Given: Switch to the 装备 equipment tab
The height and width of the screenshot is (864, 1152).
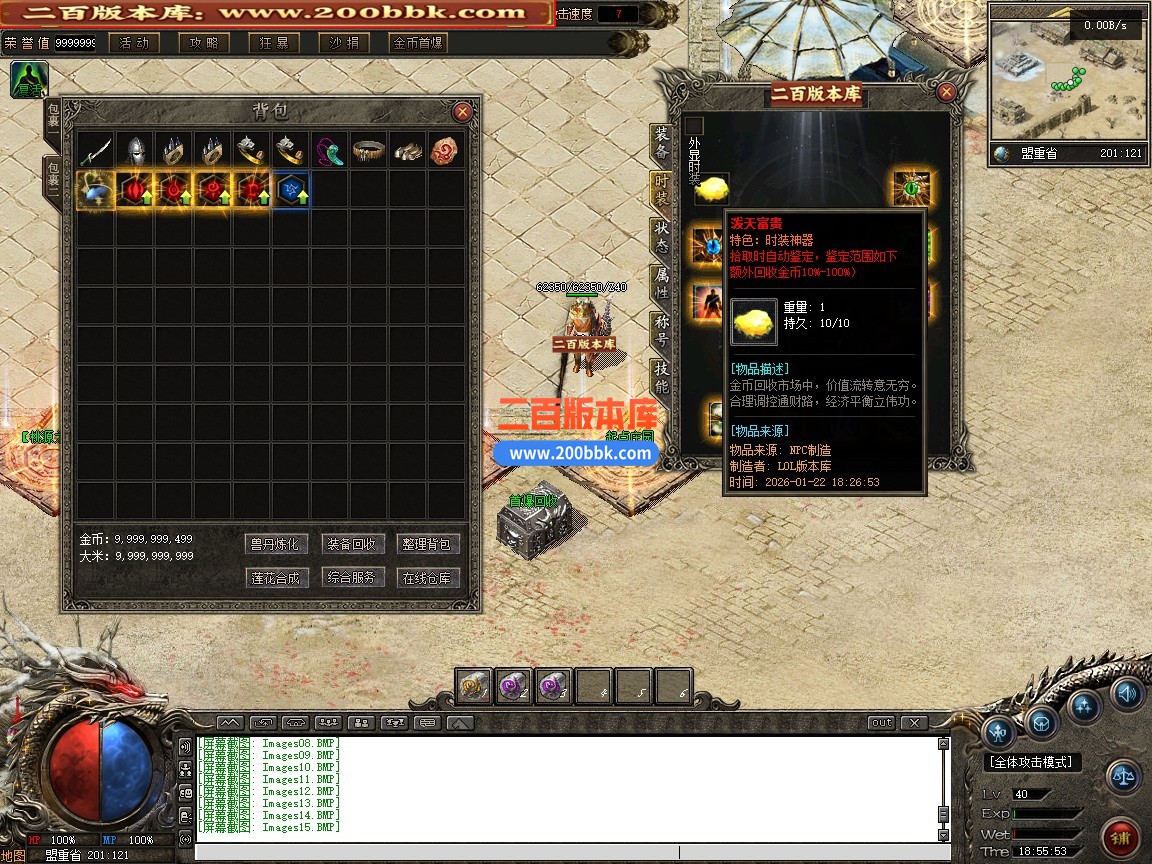Looking at the screenshot, I should point(661,144).
